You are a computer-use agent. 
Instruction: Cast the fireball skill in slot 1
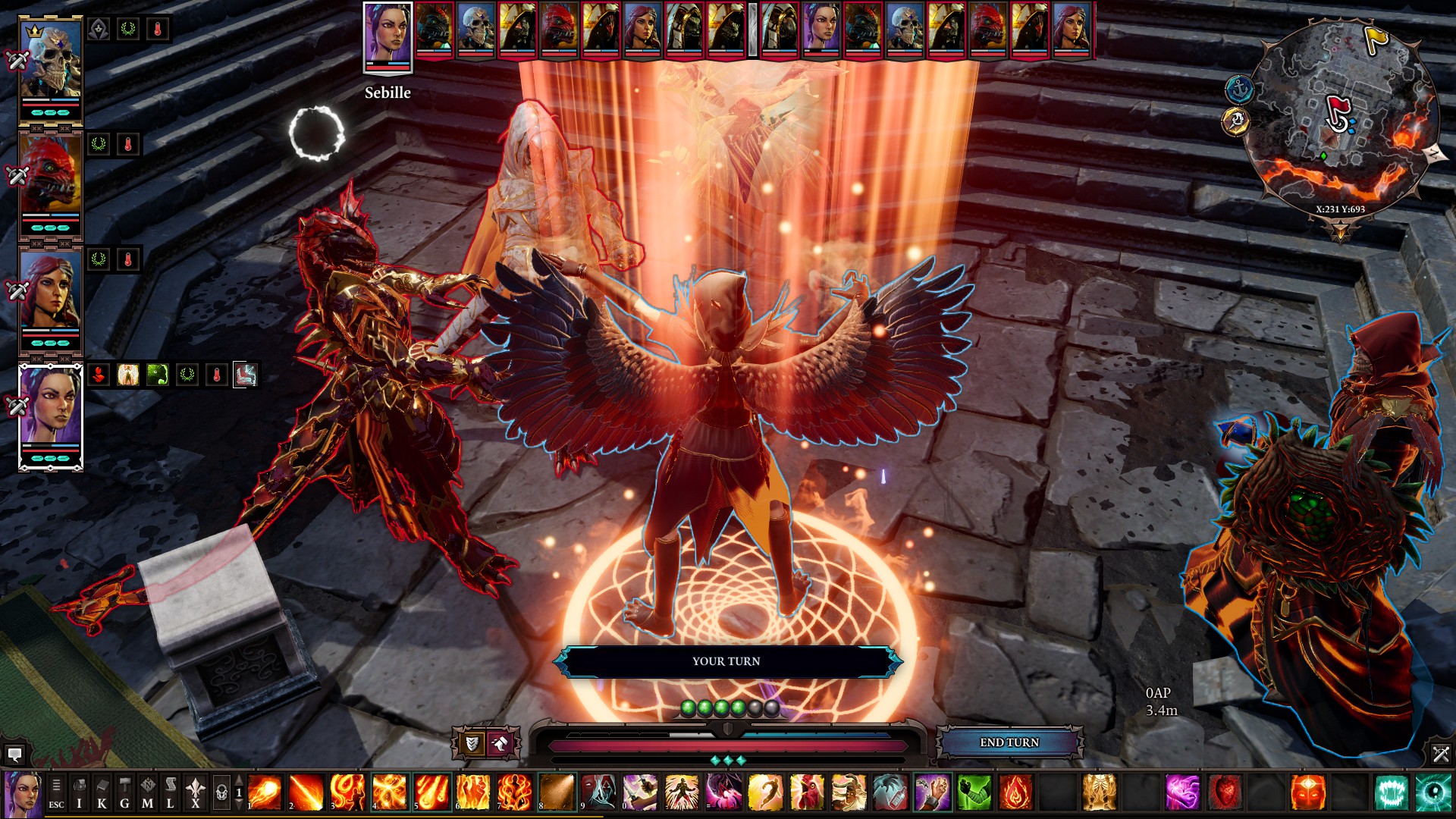click(265, 792)
